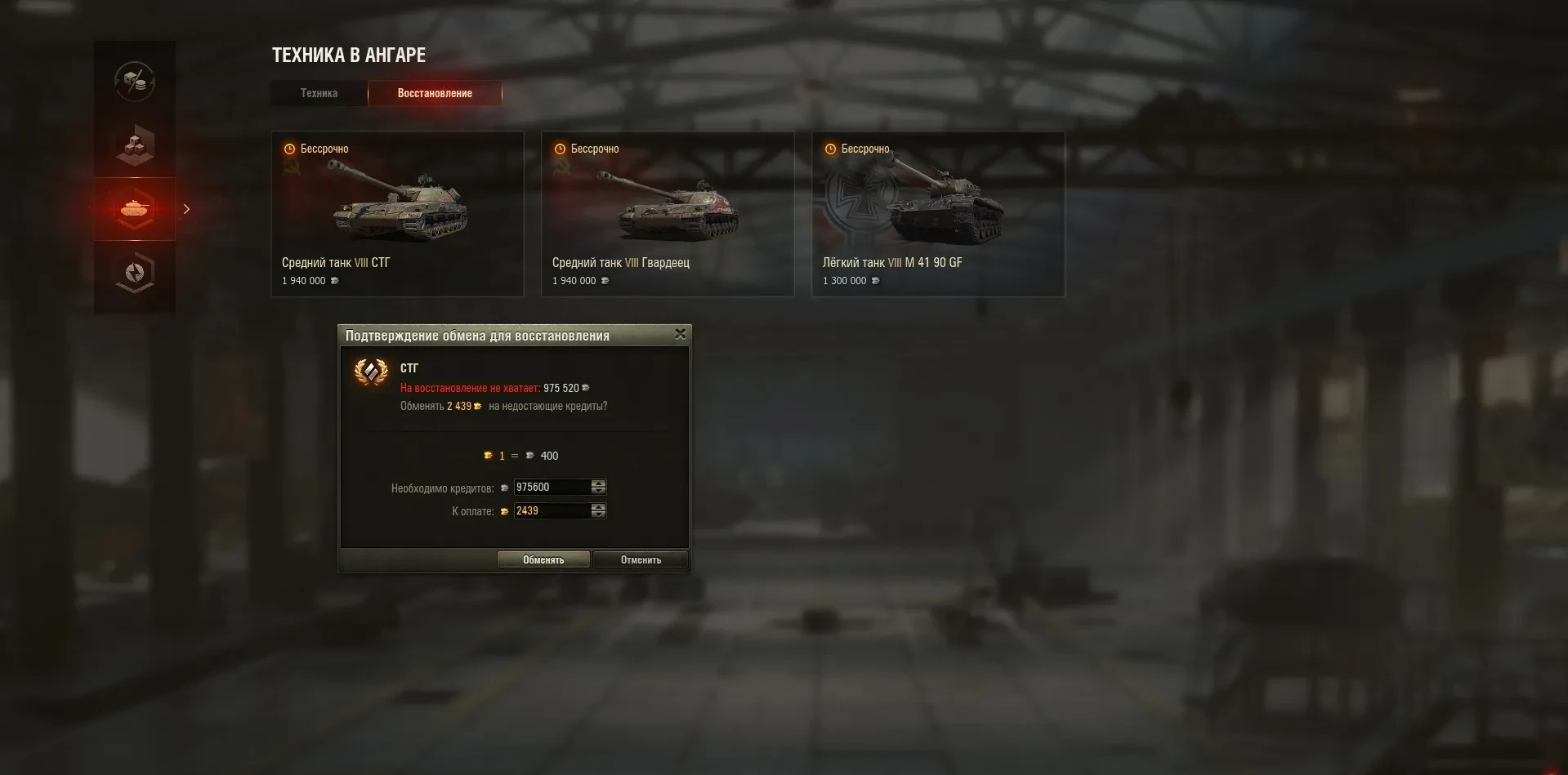The width and height of the screenshot is (1568, 775).
Task: Open the tank vehicles sidebar section
Action: [x=135, y=209]
